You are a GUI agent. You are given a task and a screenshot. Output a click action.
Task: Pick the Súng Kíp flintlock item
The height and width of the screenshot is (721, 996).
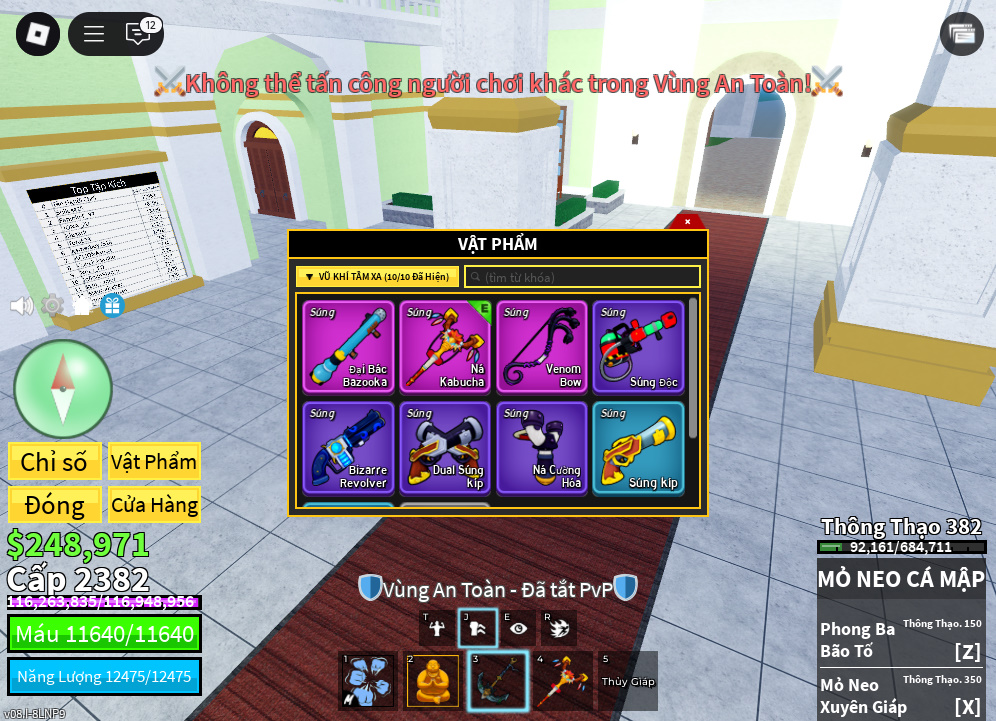(638, 447)
